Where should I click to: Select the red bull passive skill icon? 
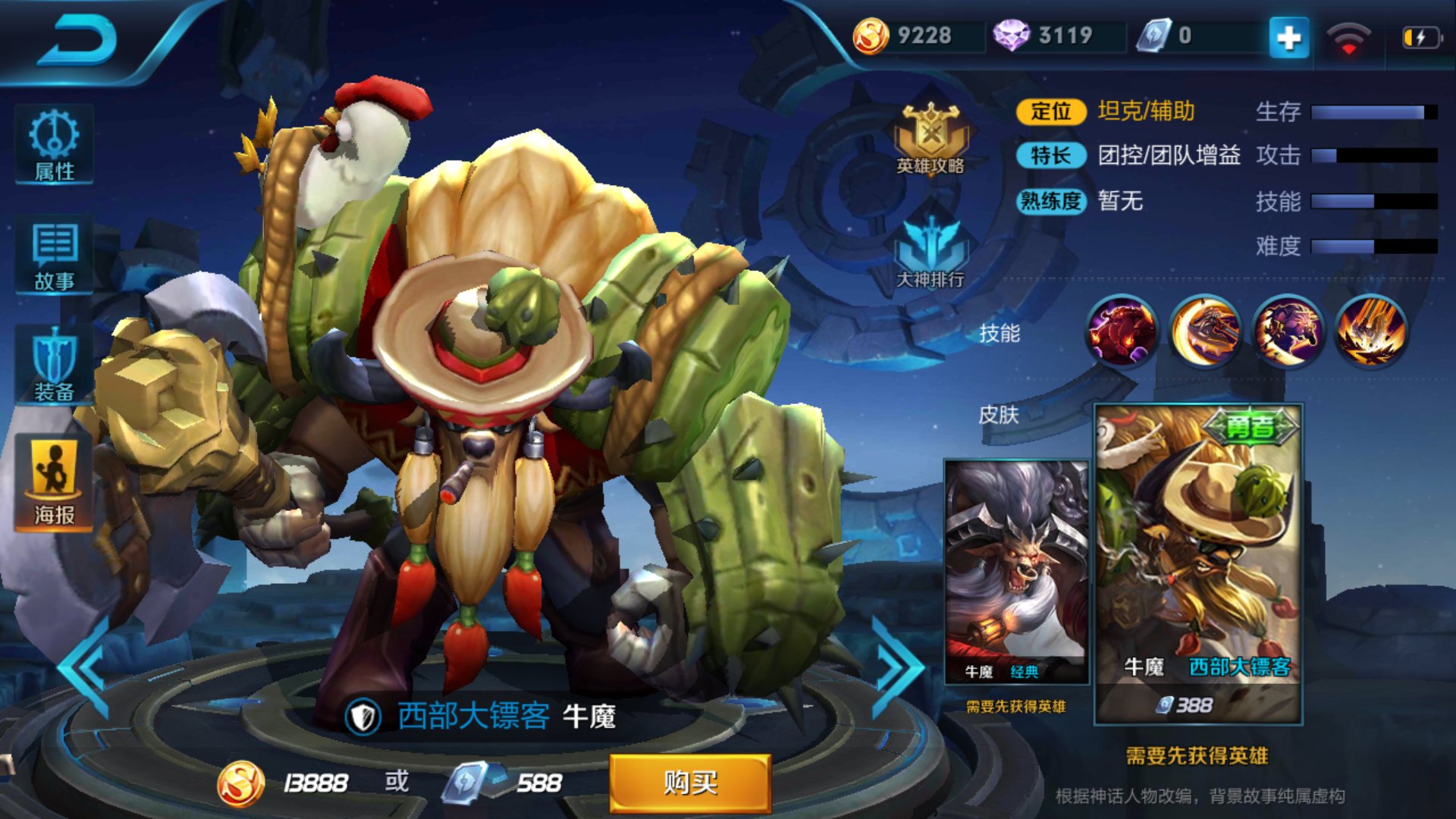(x=1122, y=331)
